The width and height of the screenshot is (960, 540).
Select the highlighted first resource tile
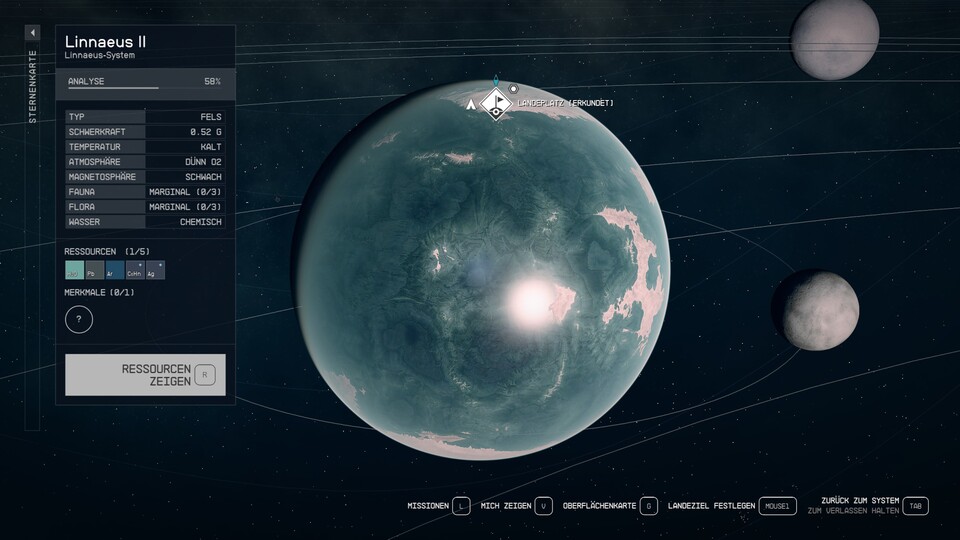[74, 270]
